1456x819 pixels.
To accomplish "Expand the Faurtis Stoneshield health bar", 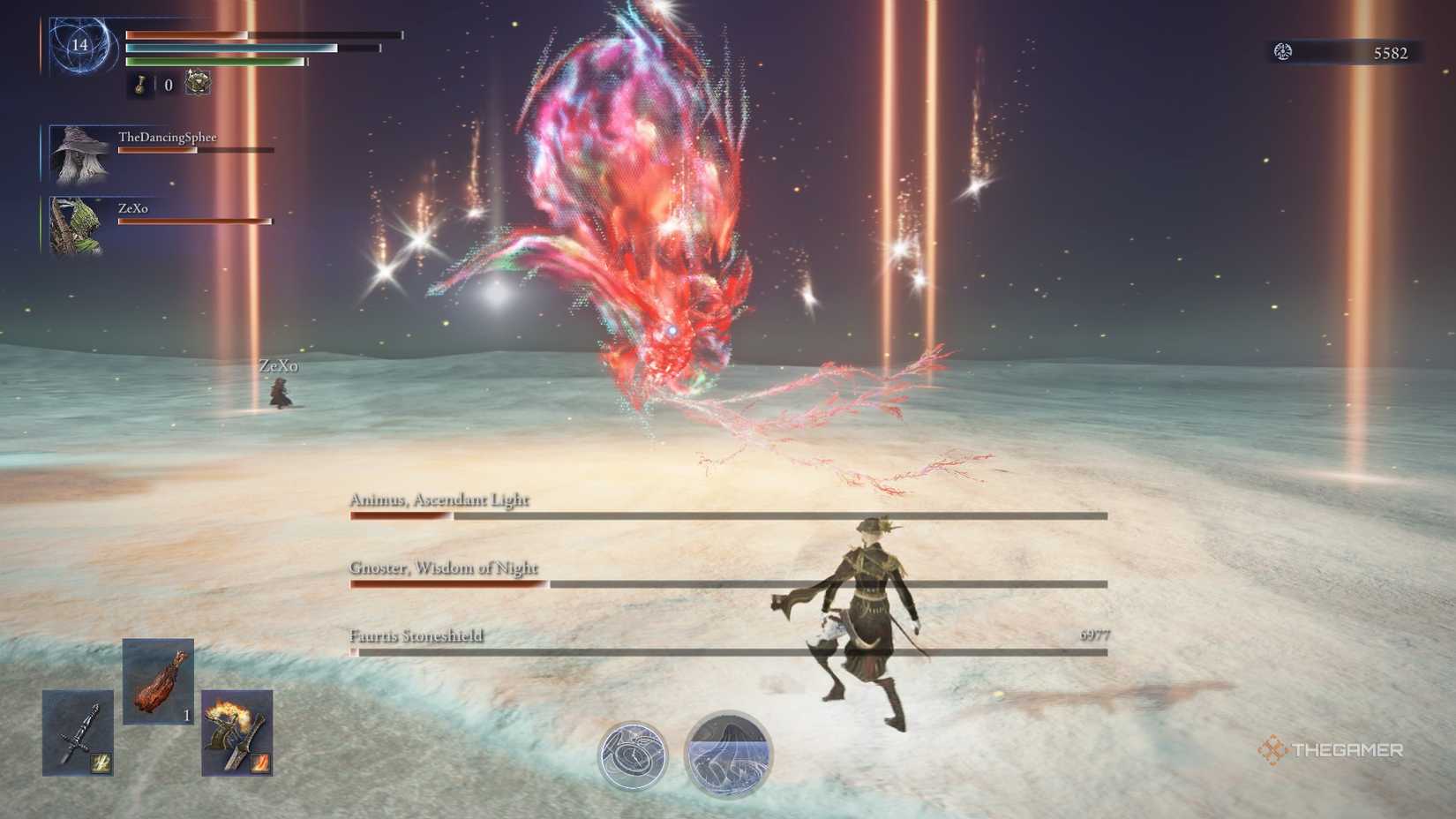I will (x=724, y=651).
